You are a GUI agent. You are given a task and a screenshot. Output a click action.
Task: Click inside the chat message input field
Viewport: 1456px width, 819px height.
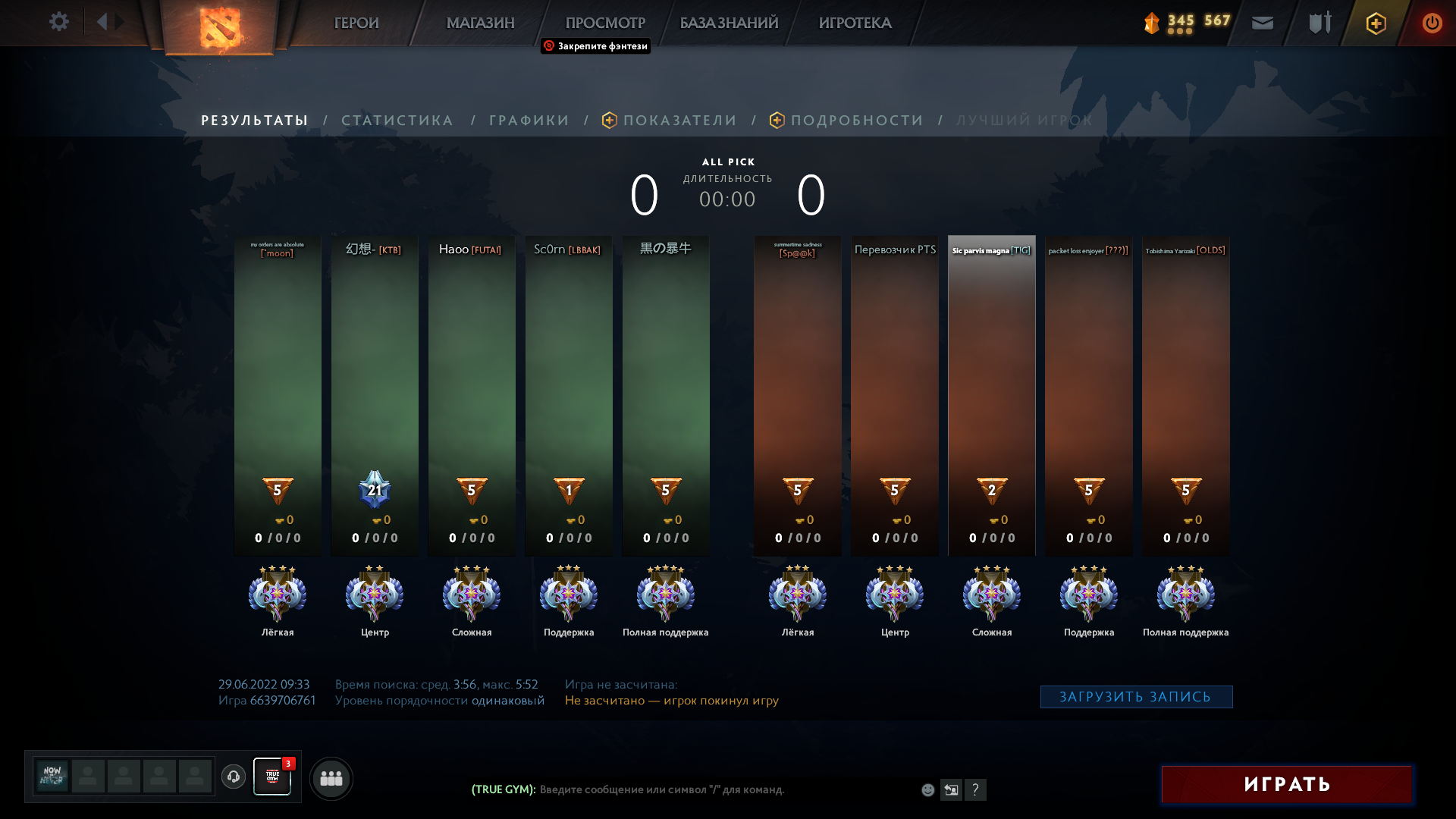point(682,789)
